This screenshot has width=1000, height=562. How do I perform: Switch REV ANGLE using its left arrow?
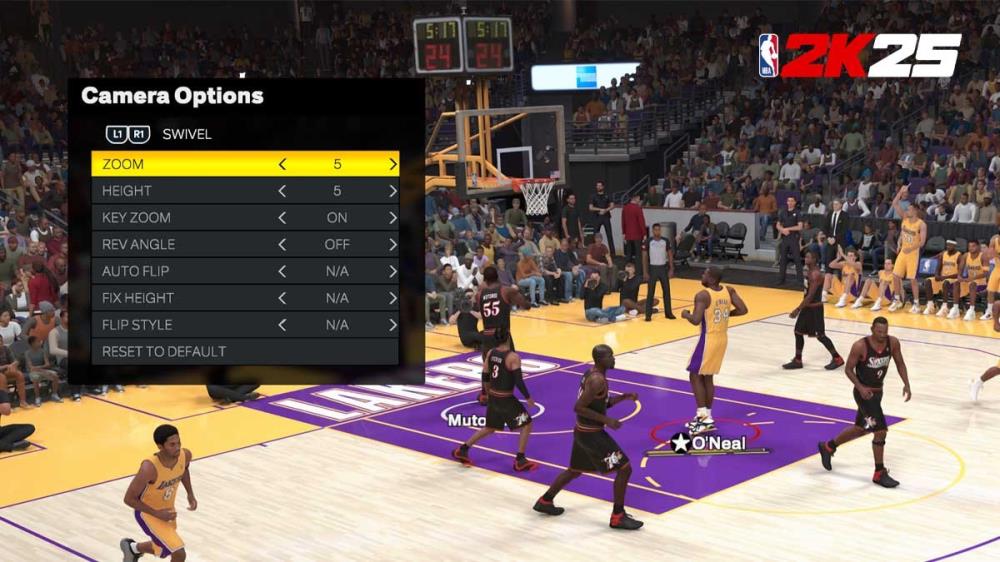point(282,245)
